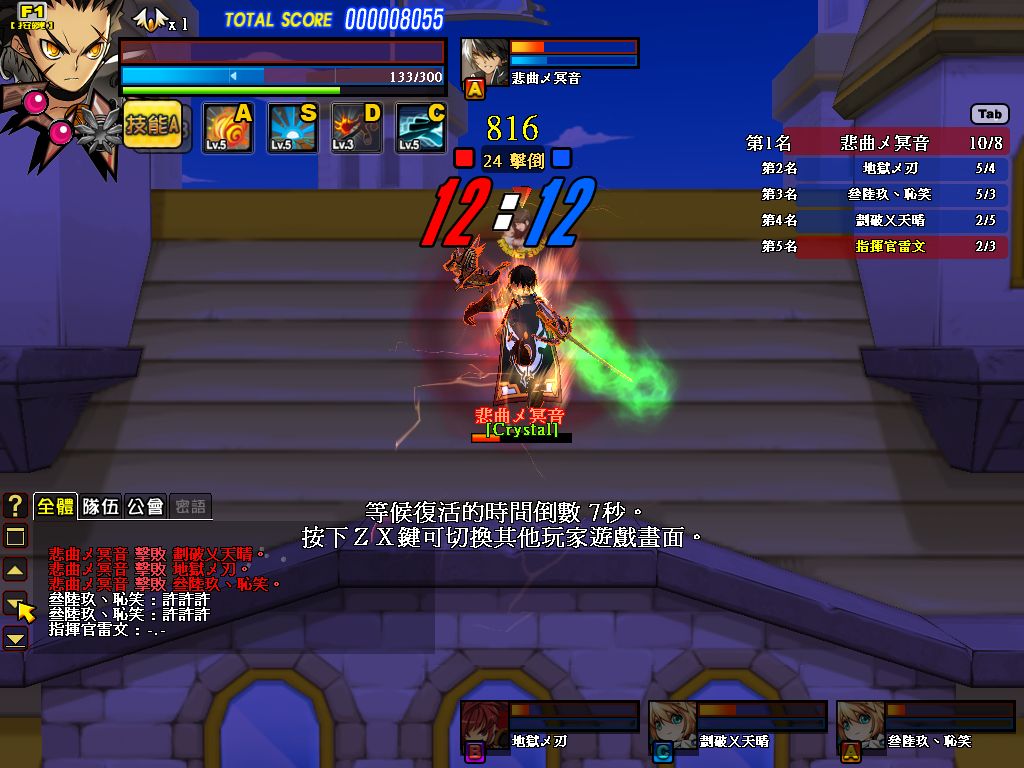Select the 全體 chat tab
Viewport: 1024px width, 768px height.
coord(55,506)
